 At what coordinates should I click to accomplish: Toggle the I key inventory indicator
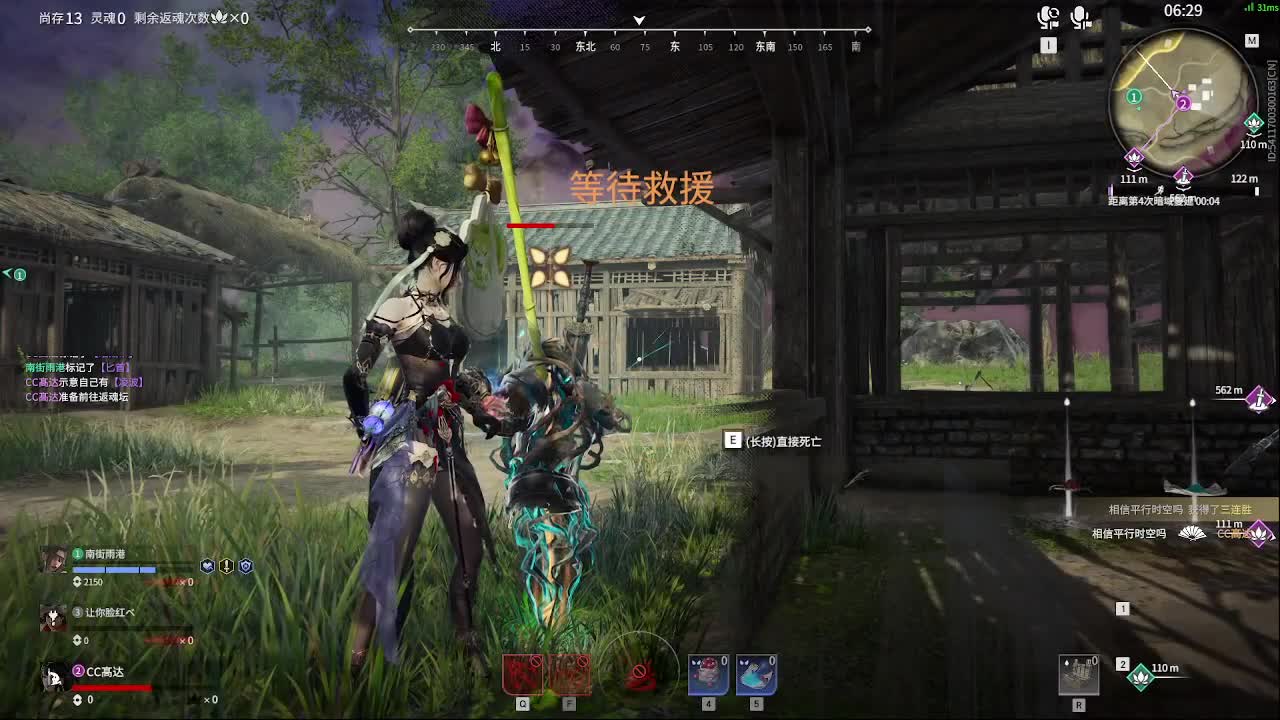(1048, 44)
